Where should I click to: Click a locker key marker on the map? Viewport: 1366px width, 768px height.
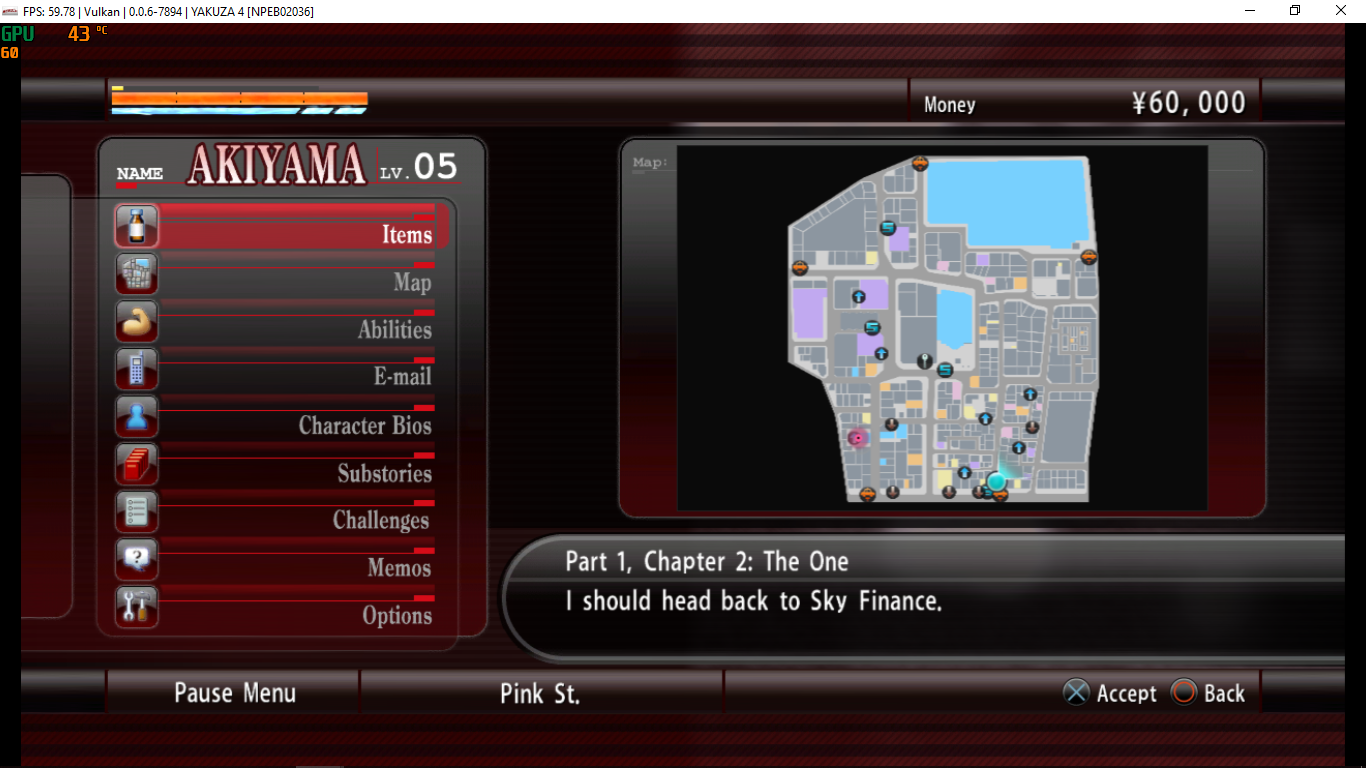point(925,359)
